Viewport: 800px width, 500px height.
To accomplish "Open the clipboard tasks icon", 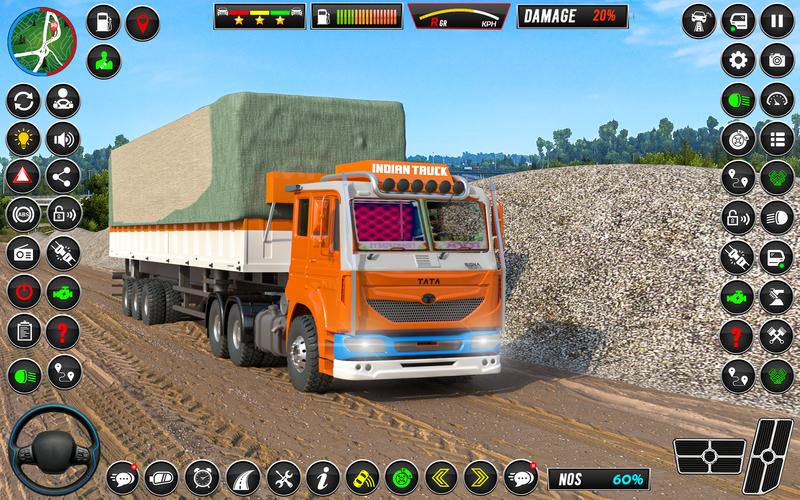I will (x=23, y=330).
